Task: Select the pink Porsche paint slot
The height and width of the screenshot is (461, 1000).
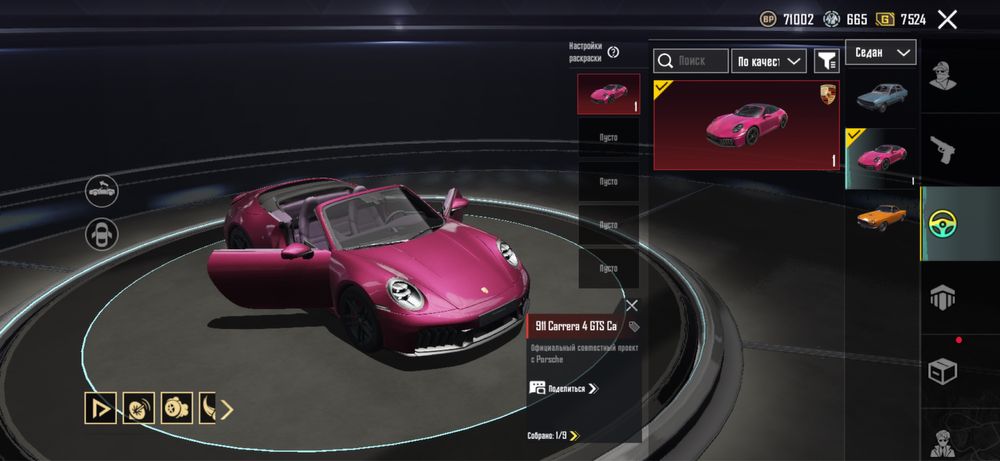Action: tap(608, 94)
